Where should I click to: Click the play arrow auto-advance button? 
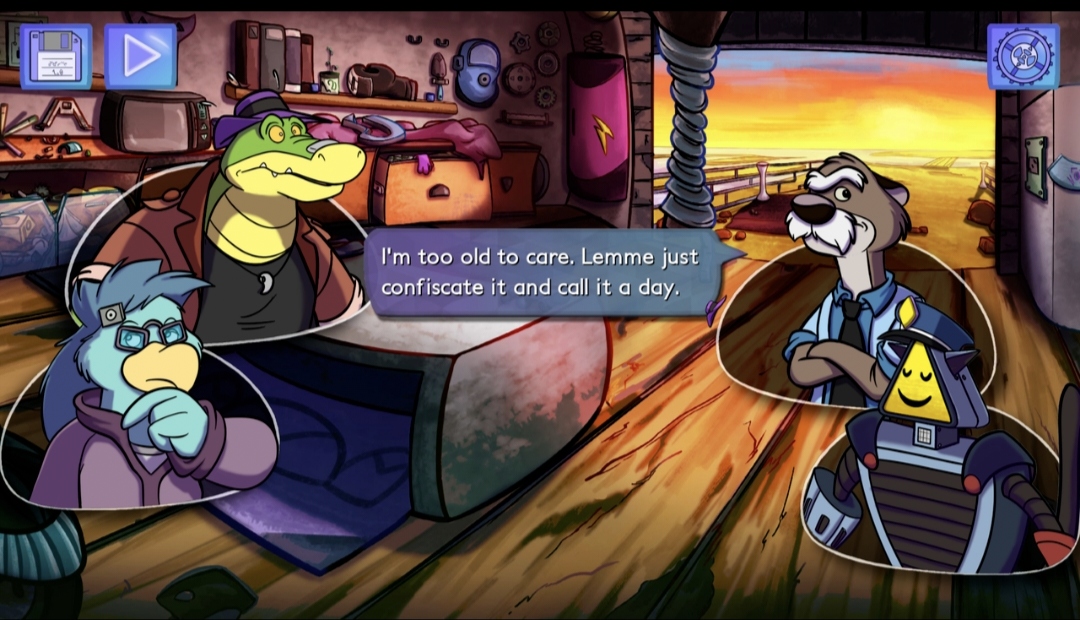(x=140, y=57)
